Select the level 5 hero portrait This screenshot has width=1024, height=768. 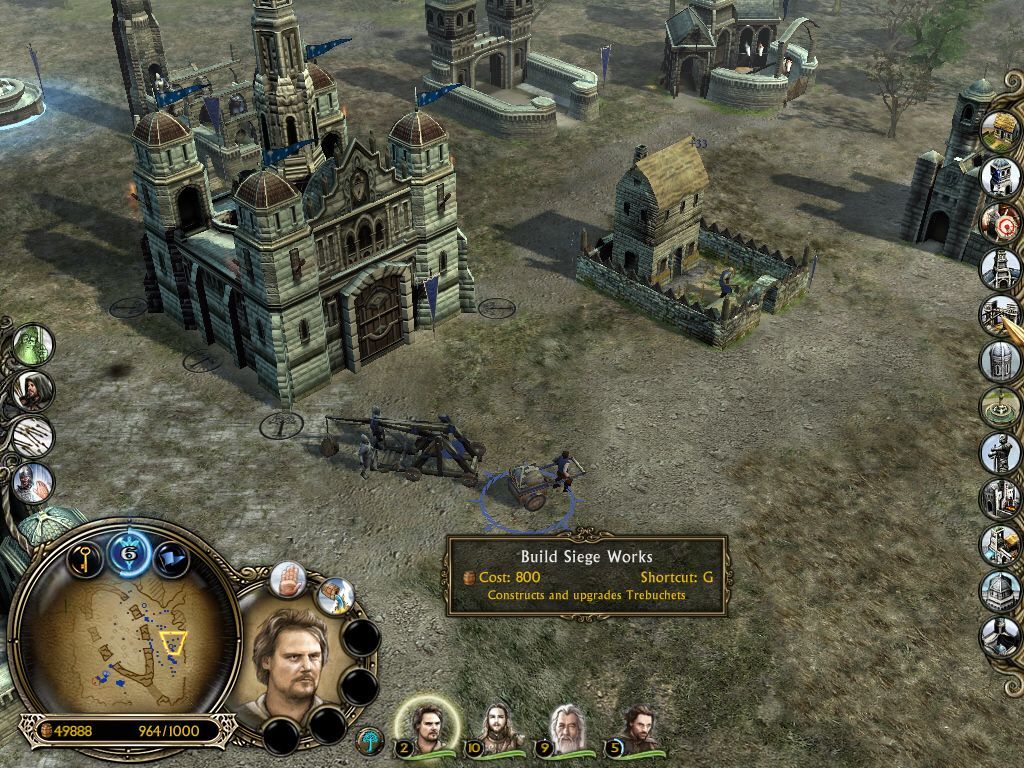(636, 726)
